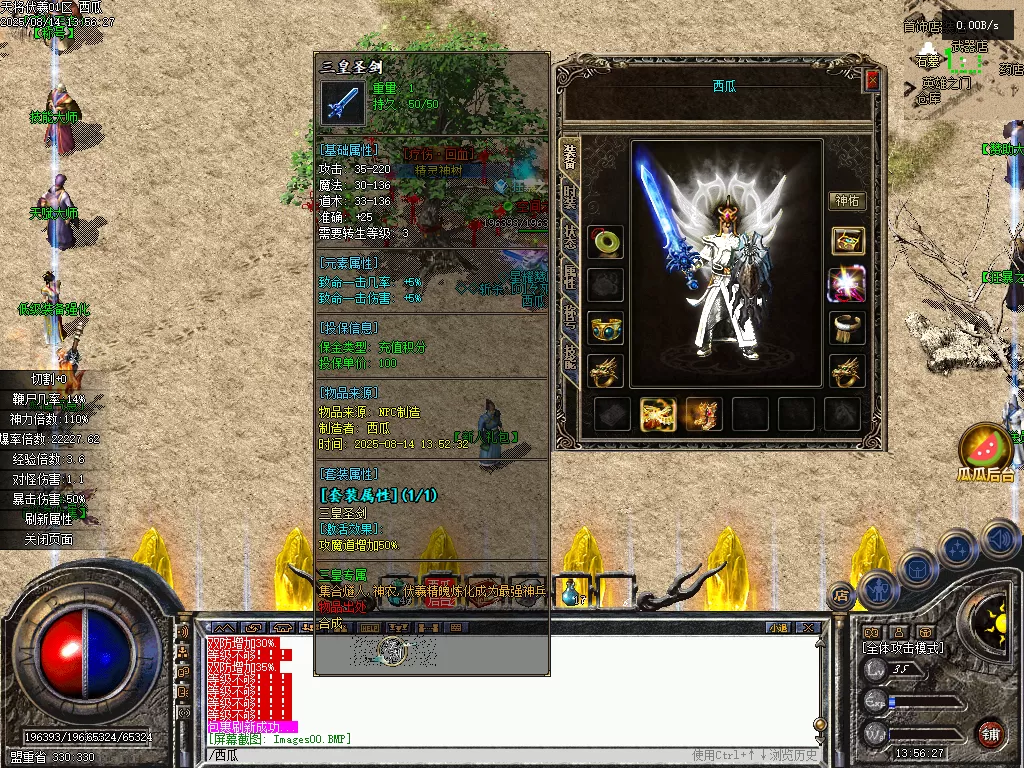This screenshot has height=768, width=1024.
Task: Click the 神佑 button
Action: (x=847, y=201)
